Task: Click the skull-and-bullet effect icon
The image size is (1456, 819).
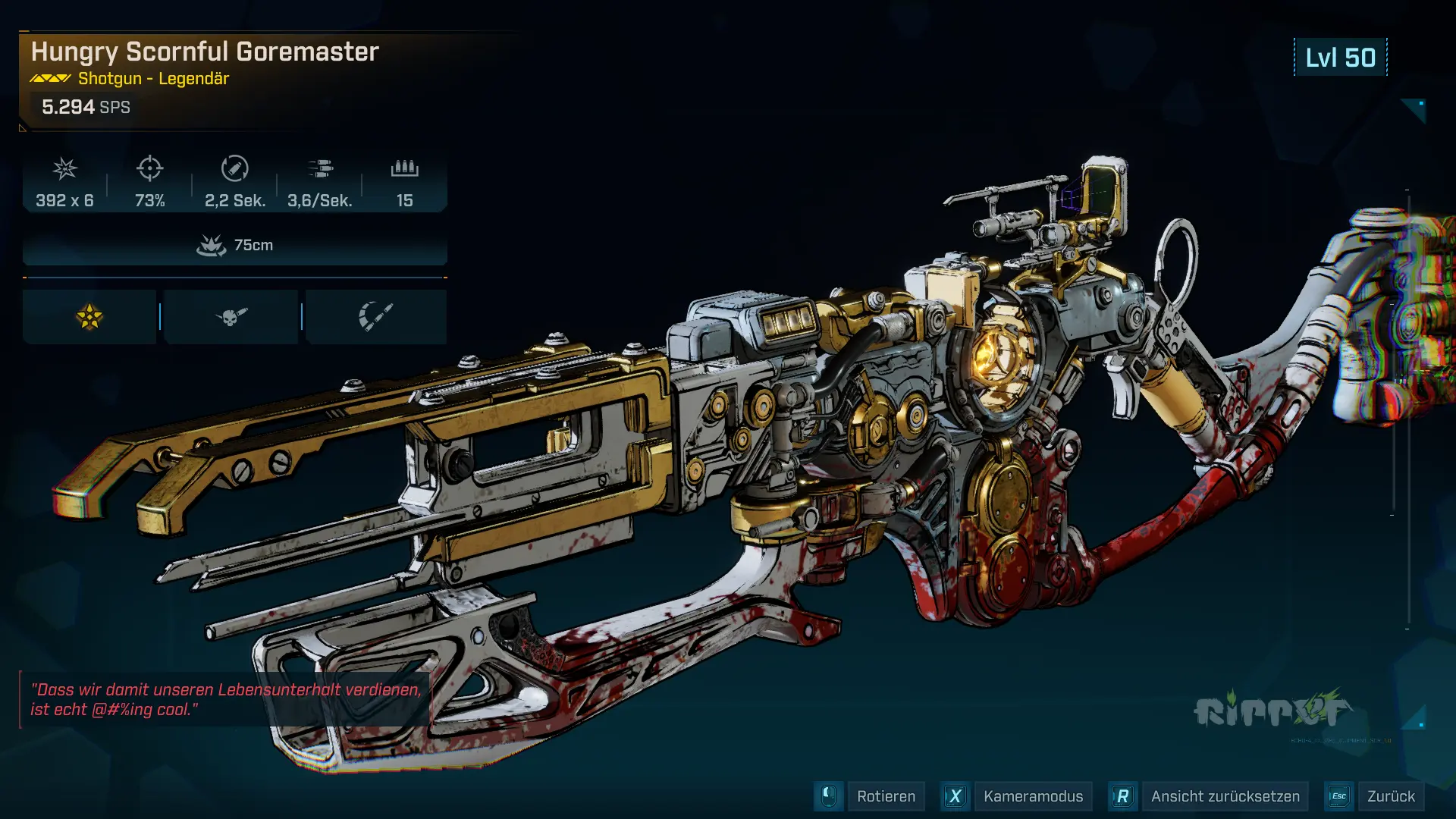Action: tap(230, 315)
